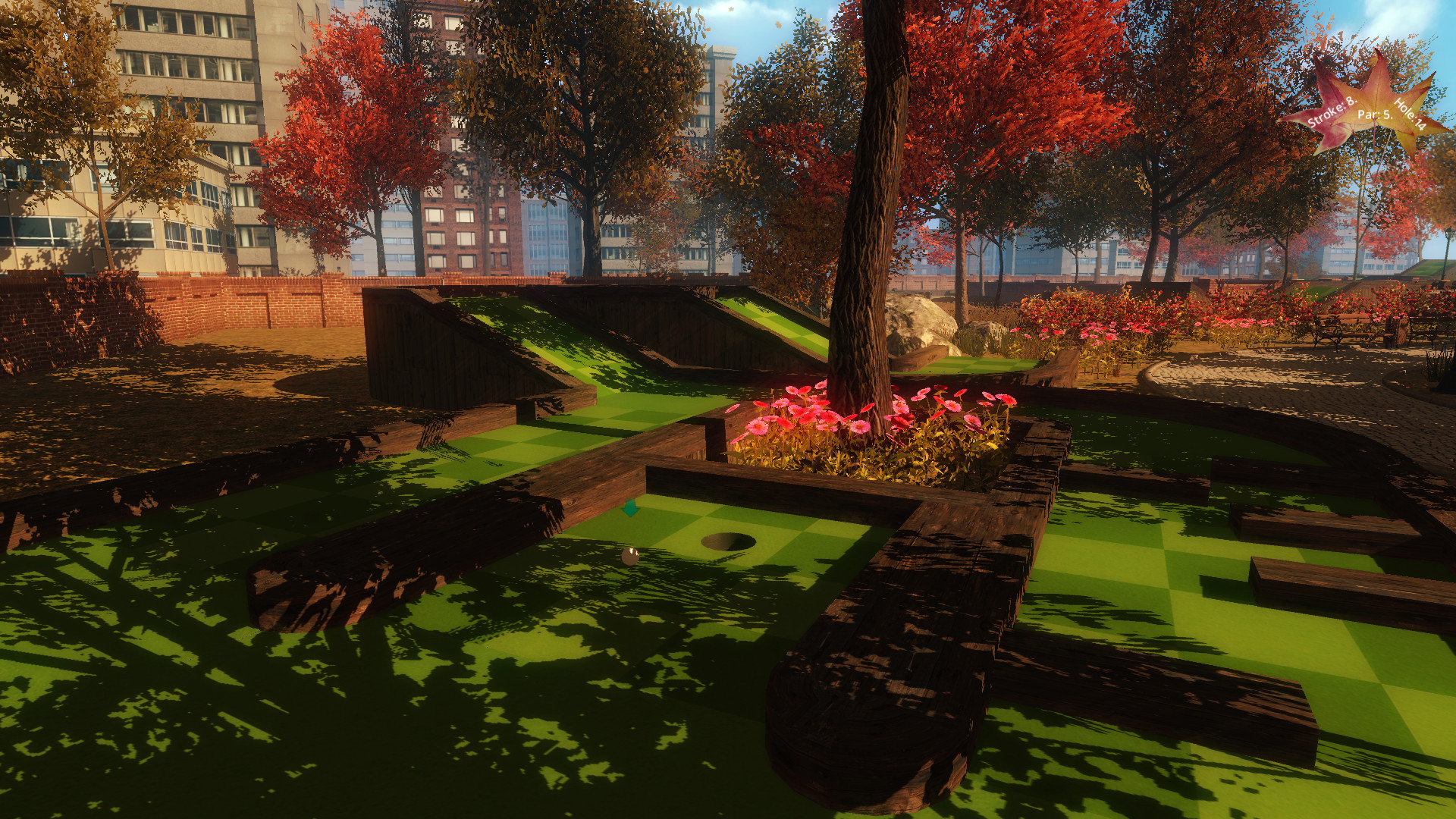Toggle the Hole: 14 indicator display
The height and width of the screenshot is (819, 1456).
pos(1410,114)
